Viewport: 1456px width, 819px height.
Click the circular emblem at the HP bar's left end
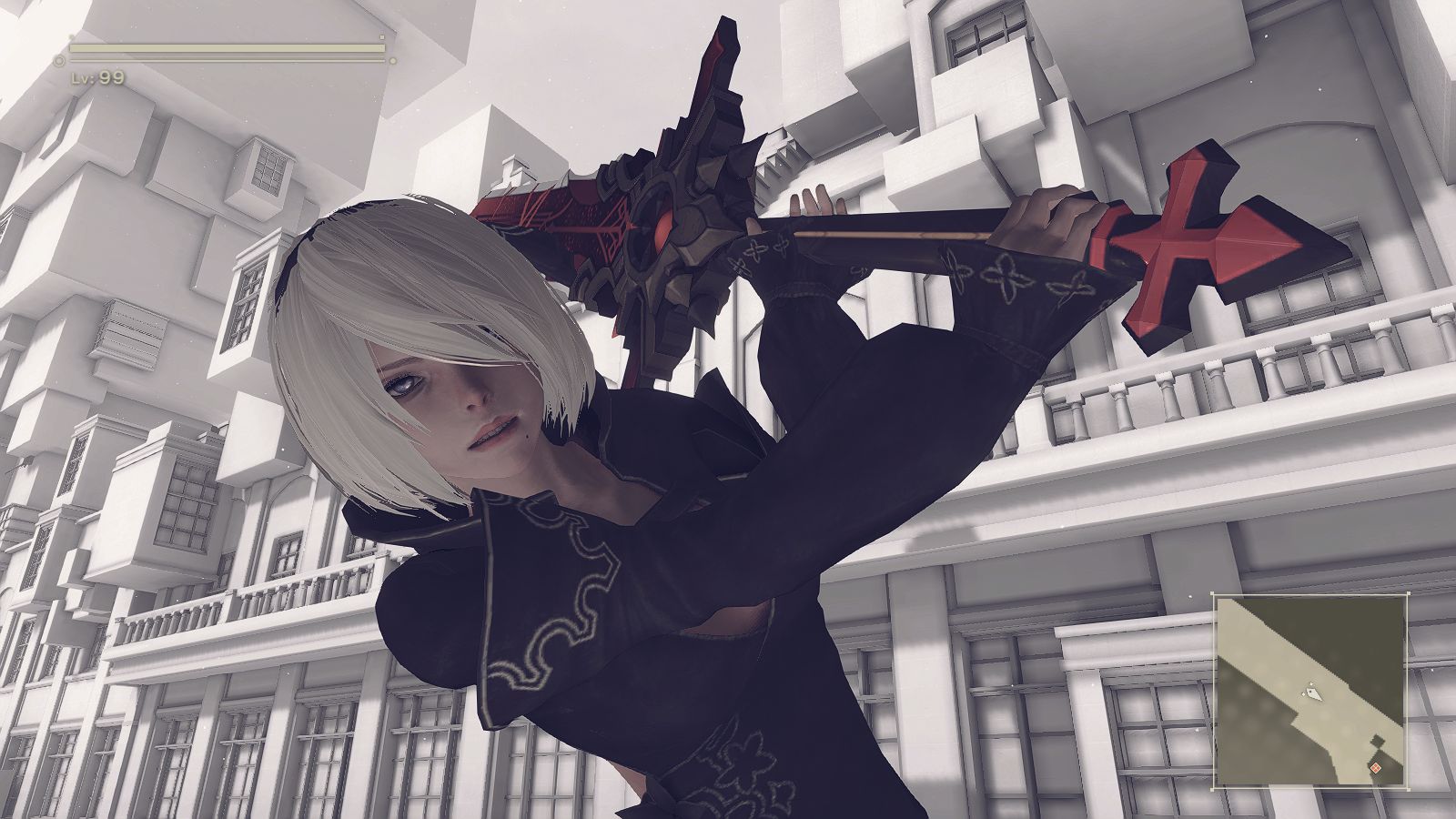[x=59, y=60]
